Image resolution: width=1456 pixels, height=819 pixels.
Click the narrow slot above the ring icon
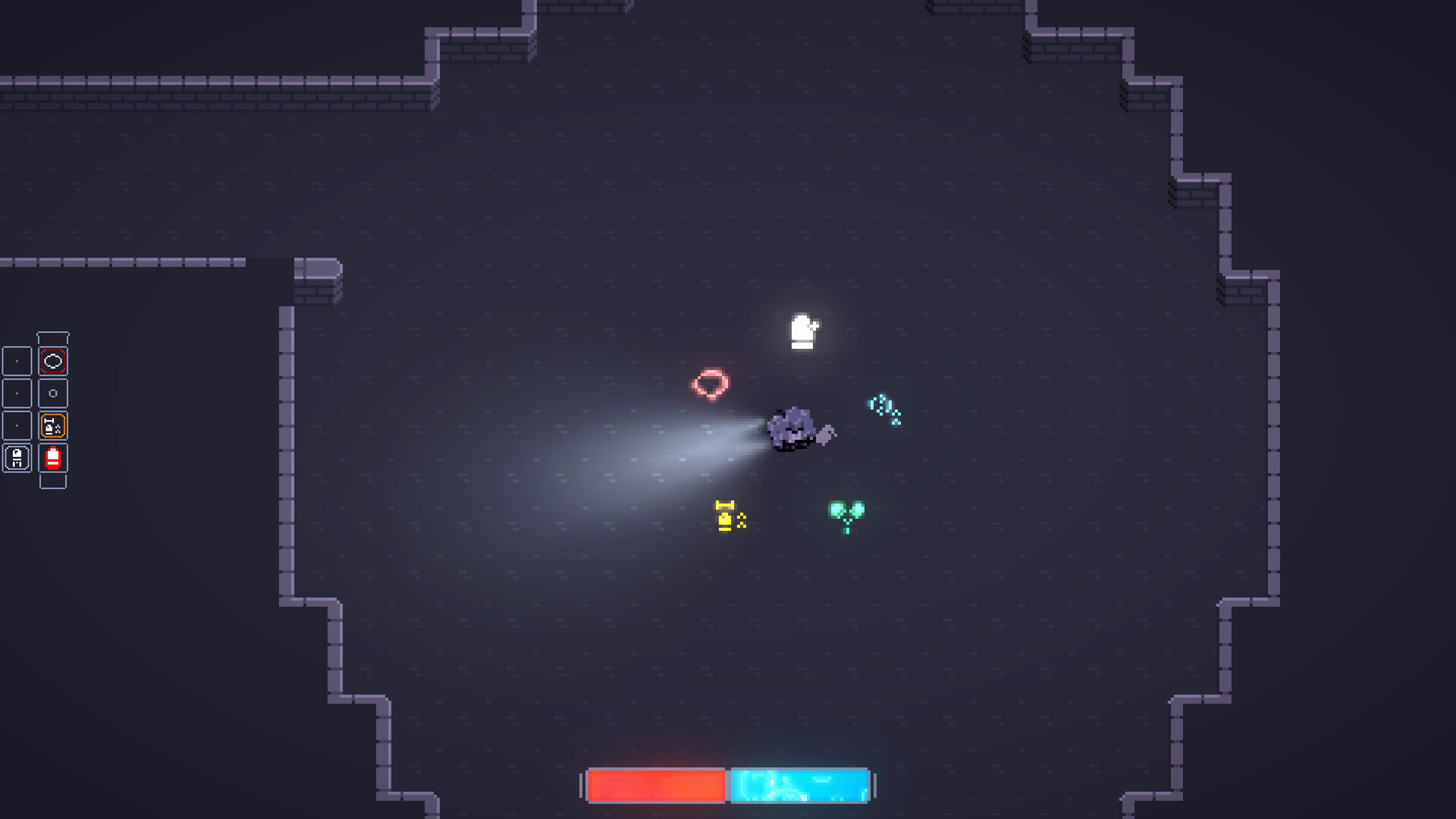(52, 337)
